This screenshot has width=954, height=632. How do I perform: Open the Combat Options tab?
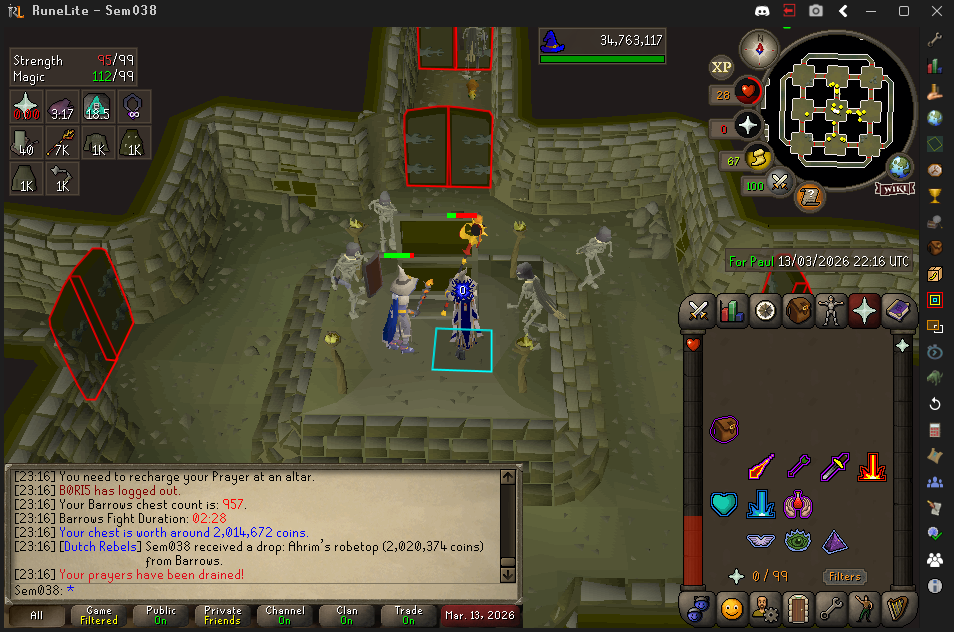(x=699, y=311)
